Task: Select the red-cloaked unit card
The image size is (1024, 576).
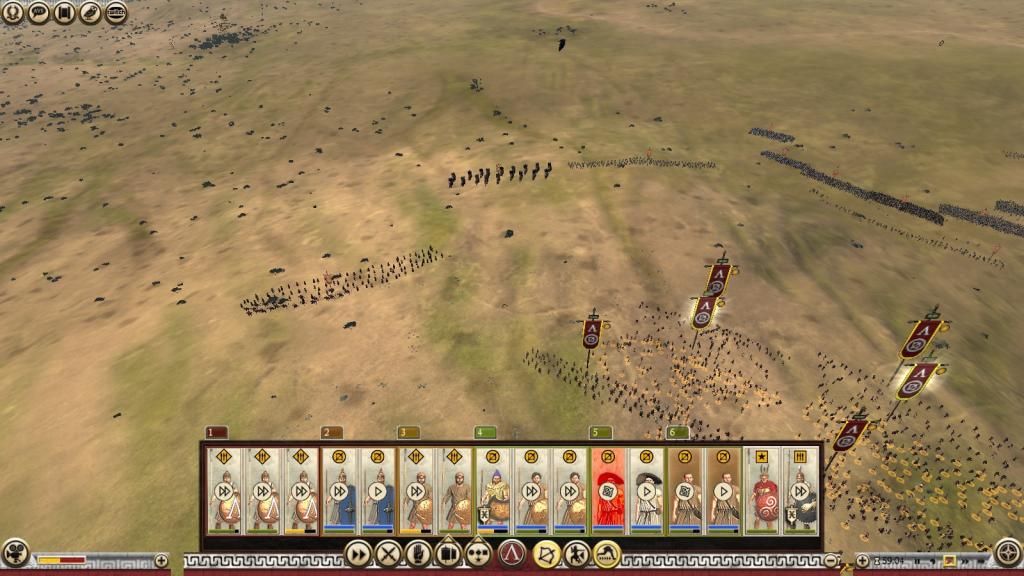Action: (608, 490)
